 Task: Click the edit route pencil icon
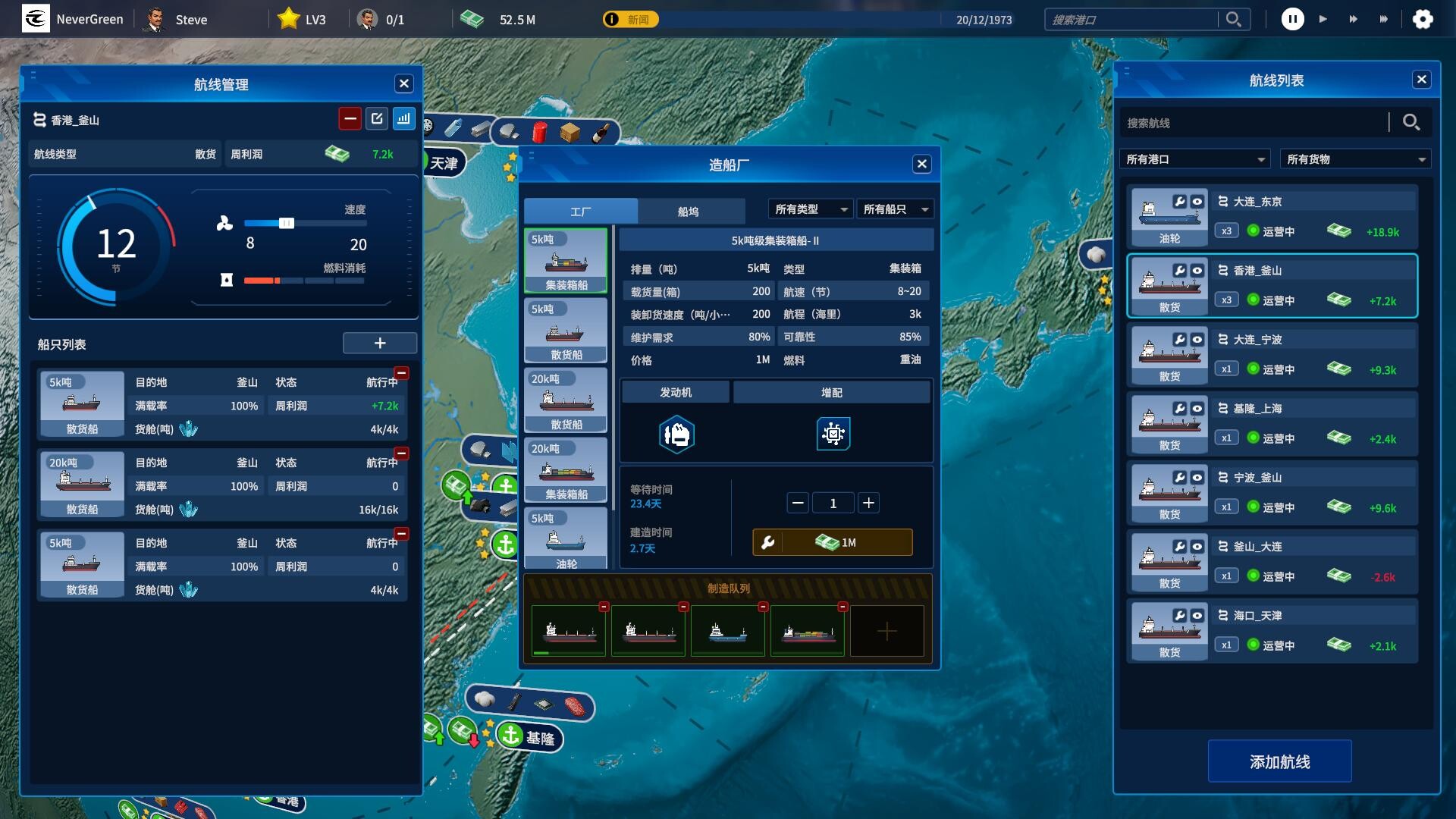coord(377,118)
